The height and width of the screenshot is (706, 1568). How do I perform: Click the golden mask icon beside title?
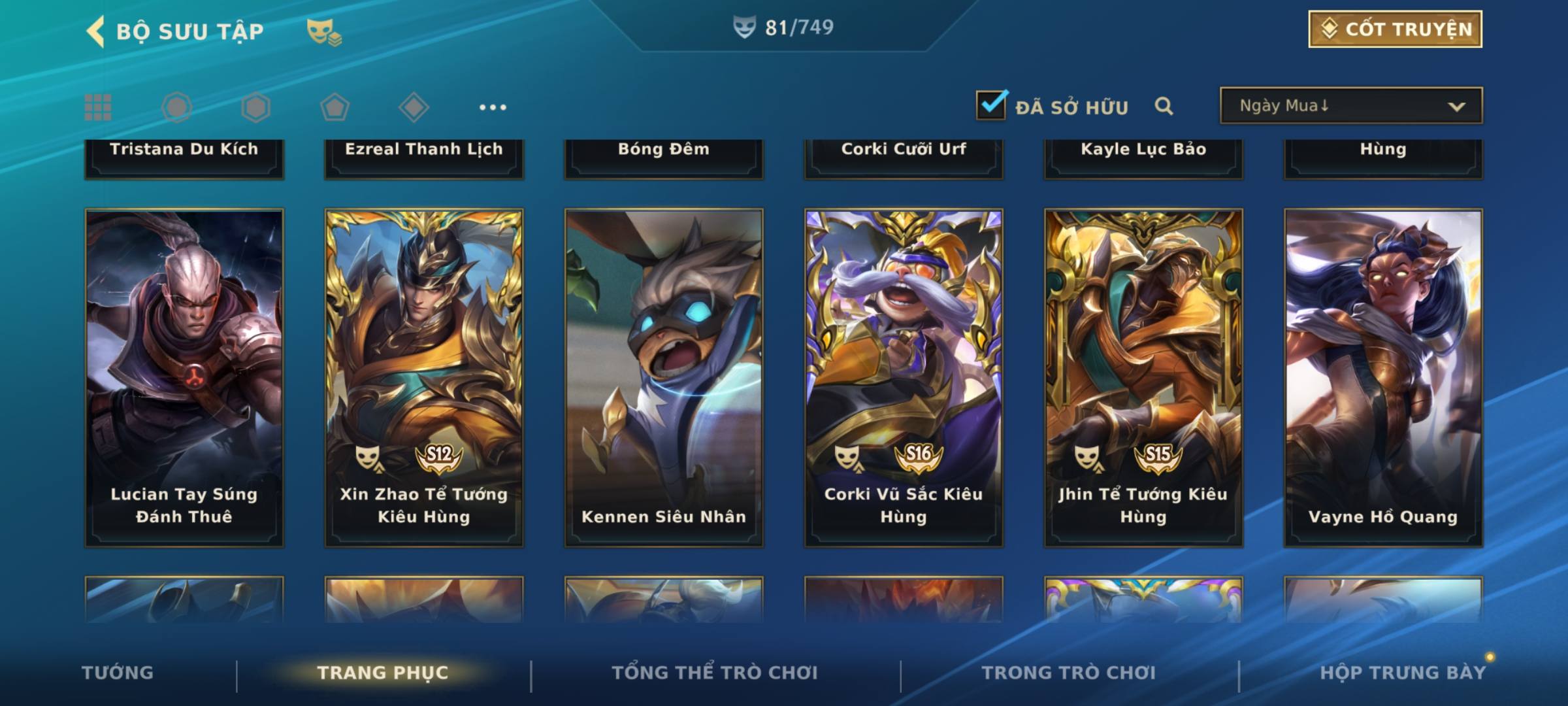pyautogui.click(x=323, y=31)
